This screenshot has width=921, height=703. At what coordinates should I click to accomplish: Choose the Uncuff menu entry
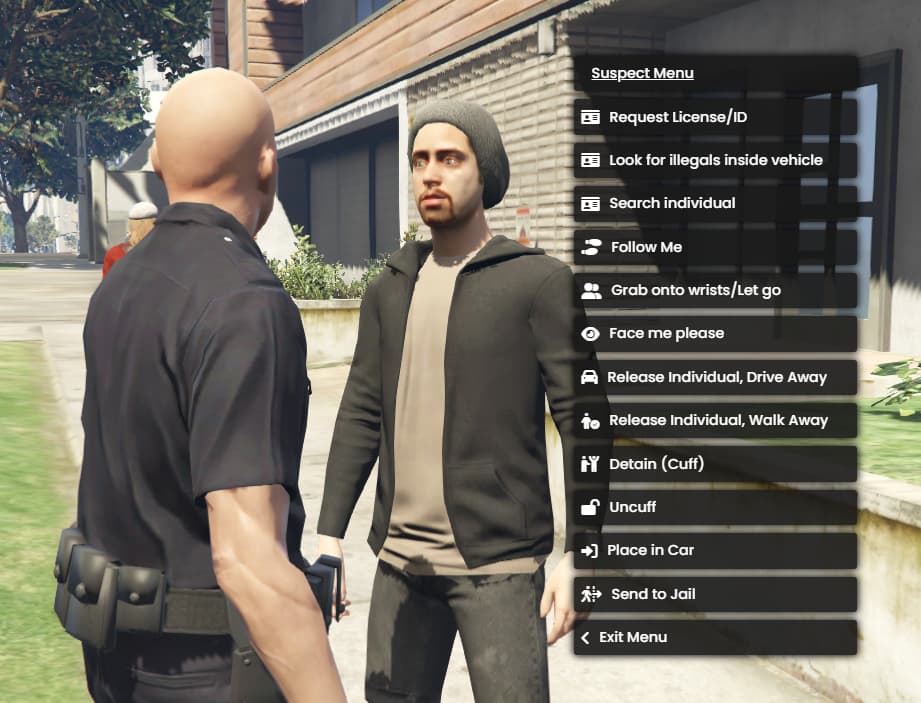coord(715,507)
